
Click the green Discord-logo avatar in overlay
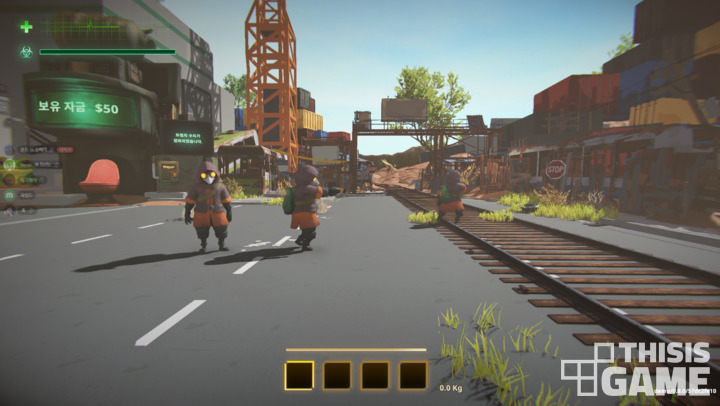[9, 196]
